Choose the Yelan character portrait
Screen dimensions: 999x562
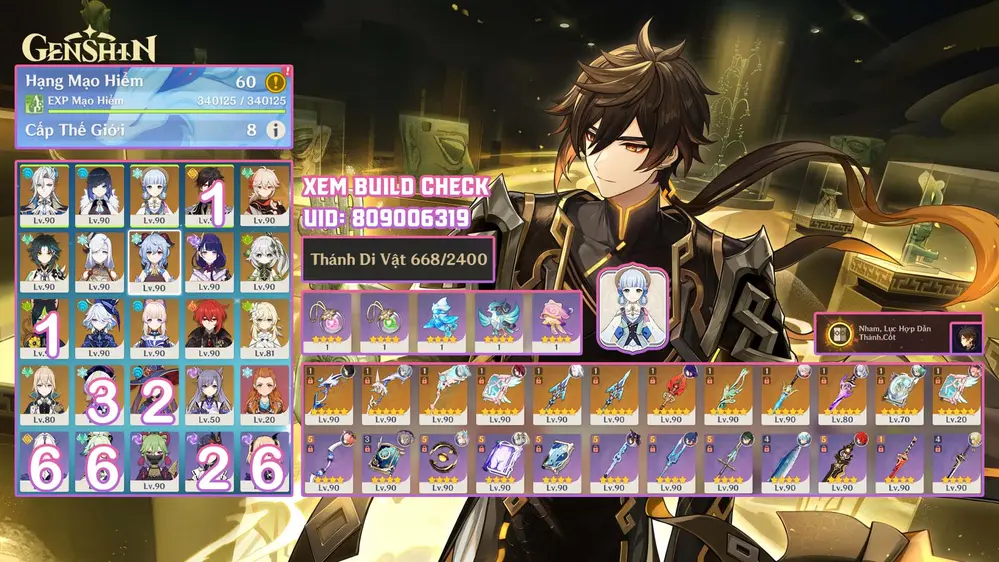click(98, 194)
